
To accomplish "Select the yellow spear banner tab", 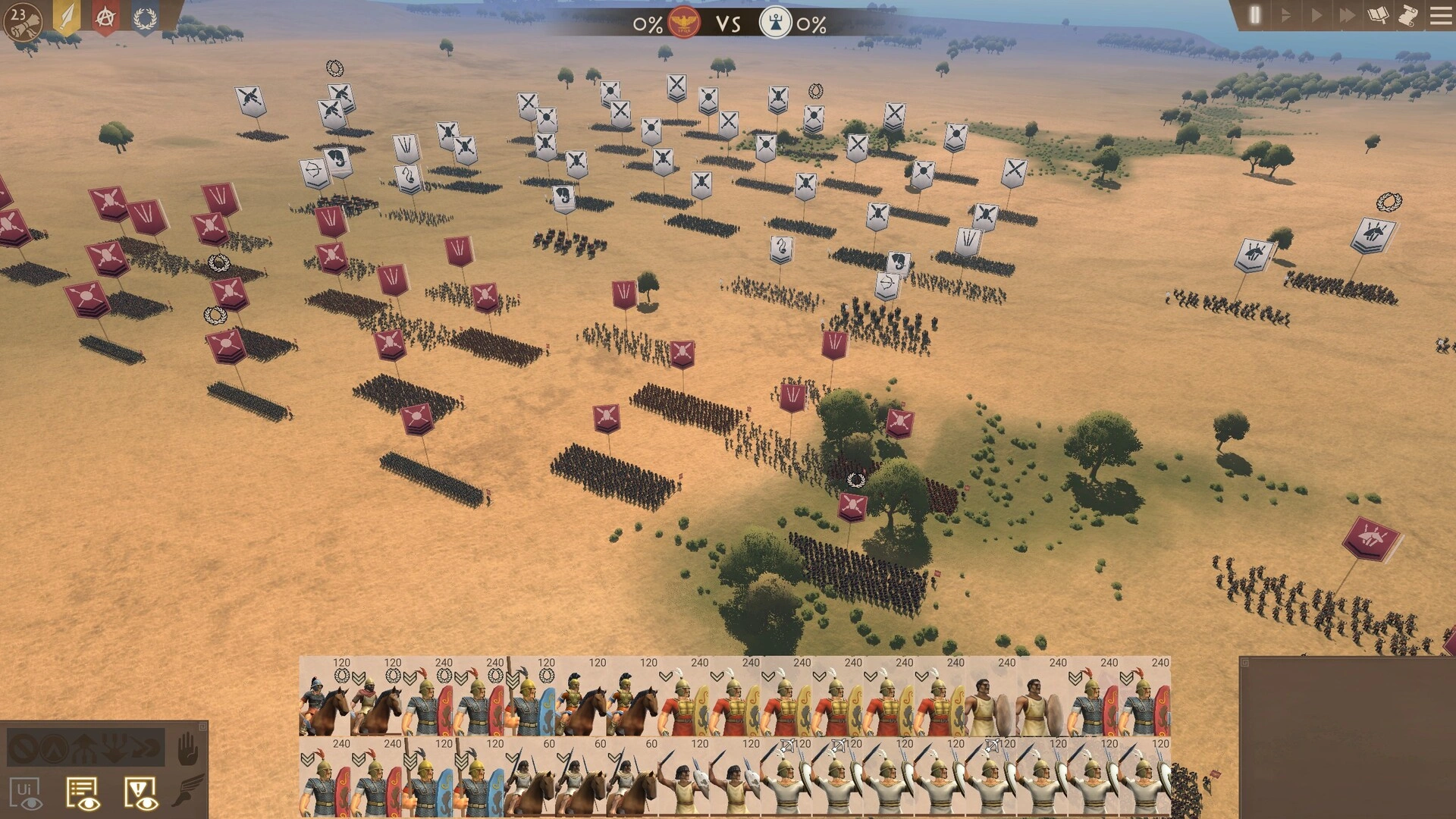I will (x=67, y=17).
